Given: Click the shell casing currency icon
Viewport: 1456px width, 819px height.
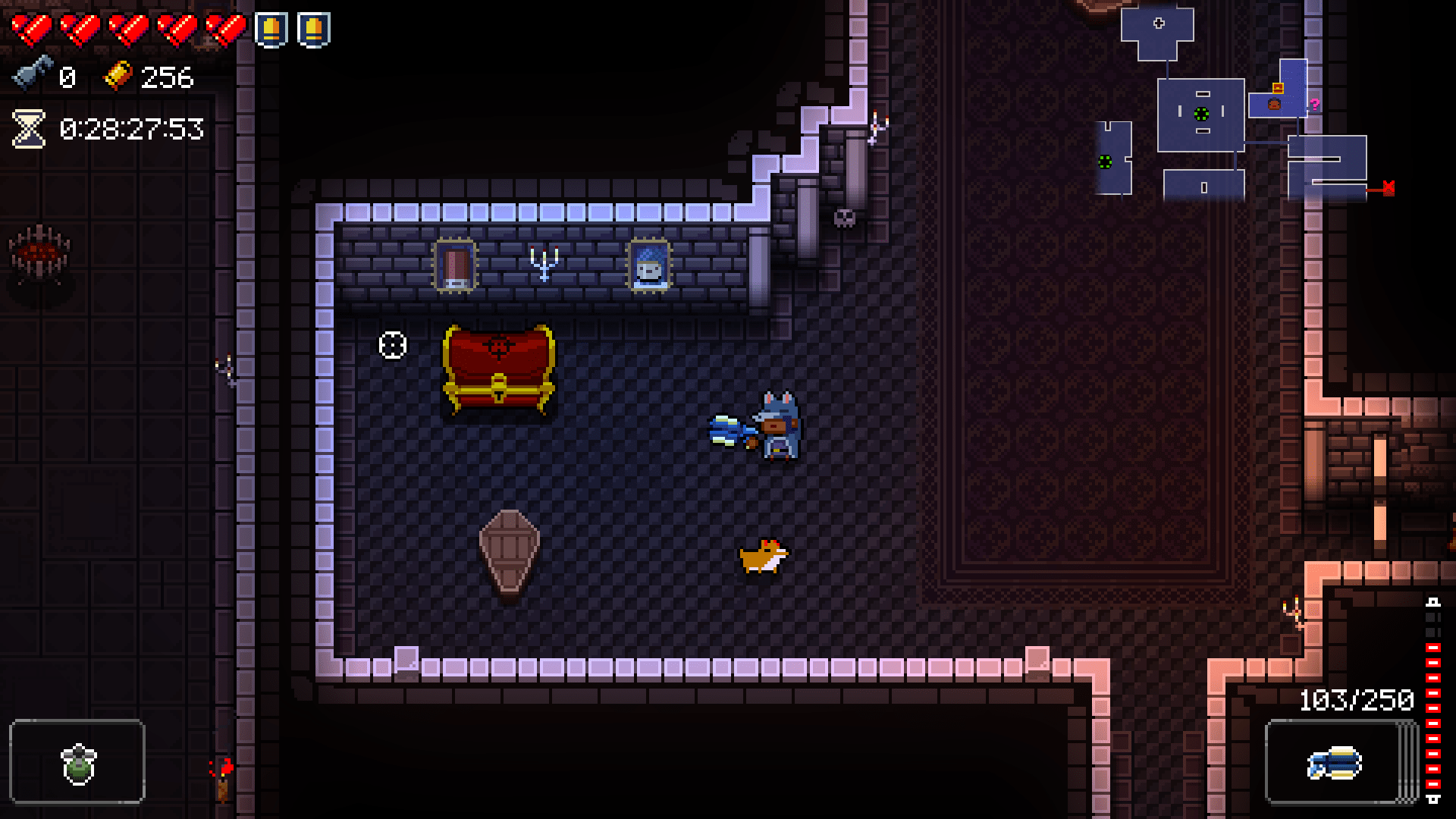Looking at the screenshot, I should 118,76.
